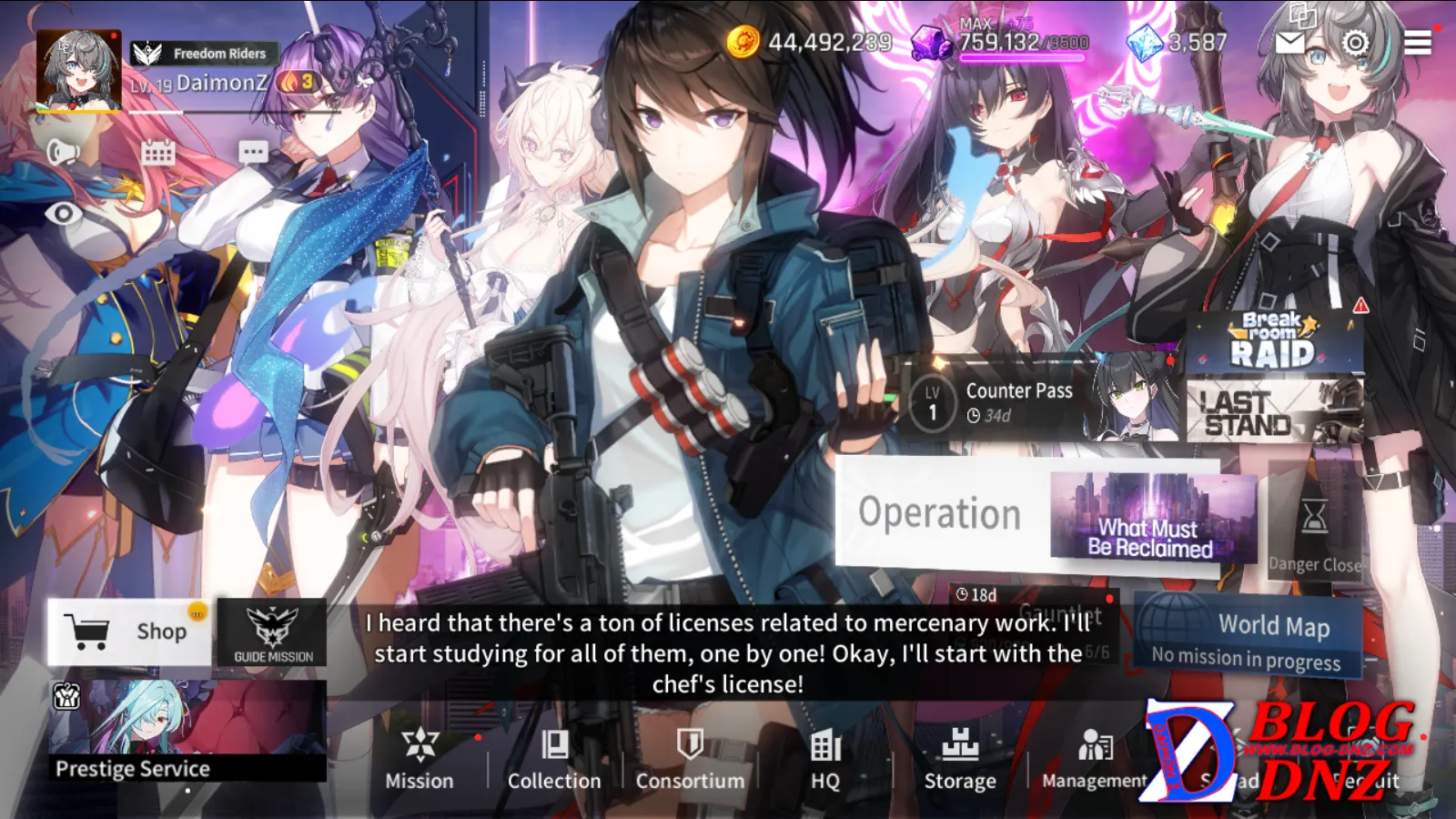Viewport: 1456px width, 819px height.
Task: Open Storage
Action: pos(960,759)
